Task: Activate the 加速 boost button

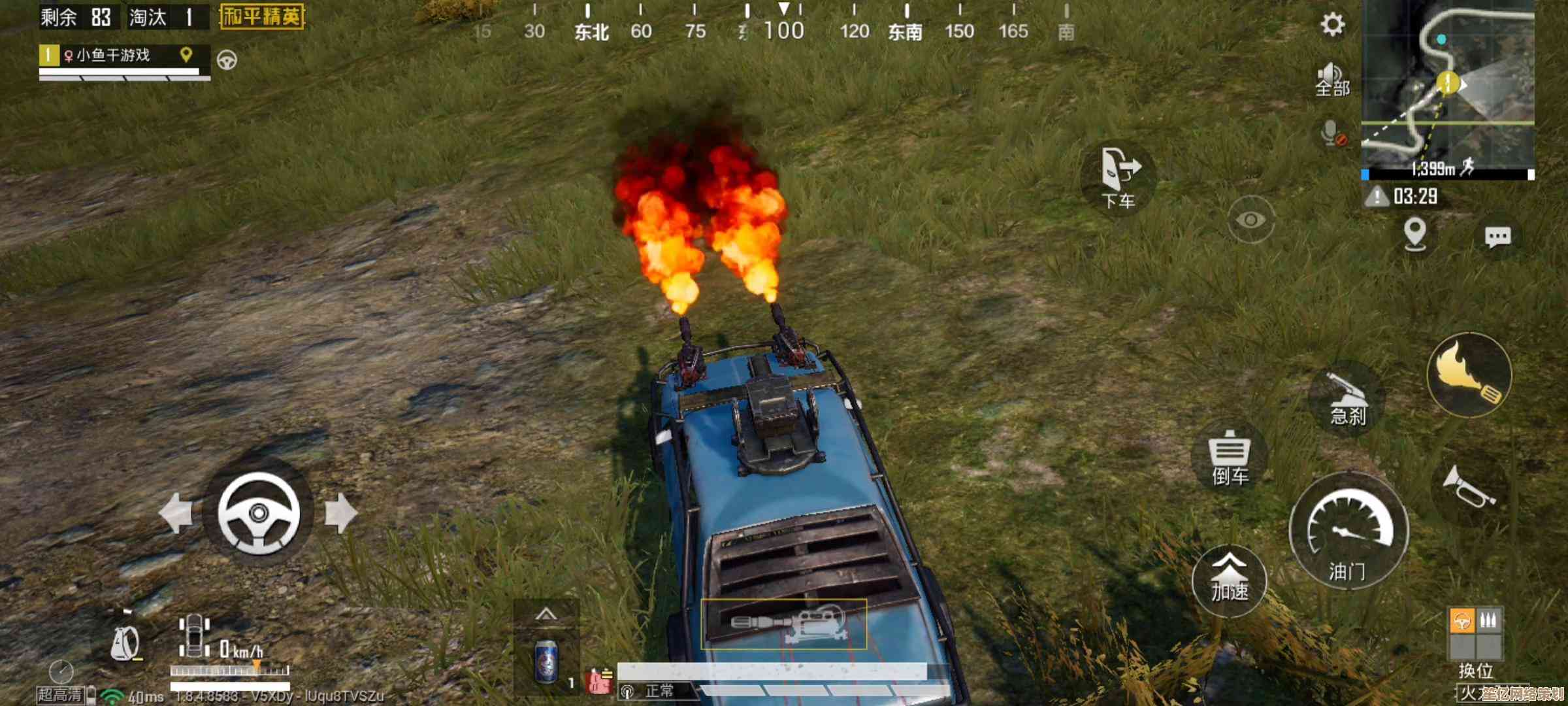Action: click(1230, 580)
